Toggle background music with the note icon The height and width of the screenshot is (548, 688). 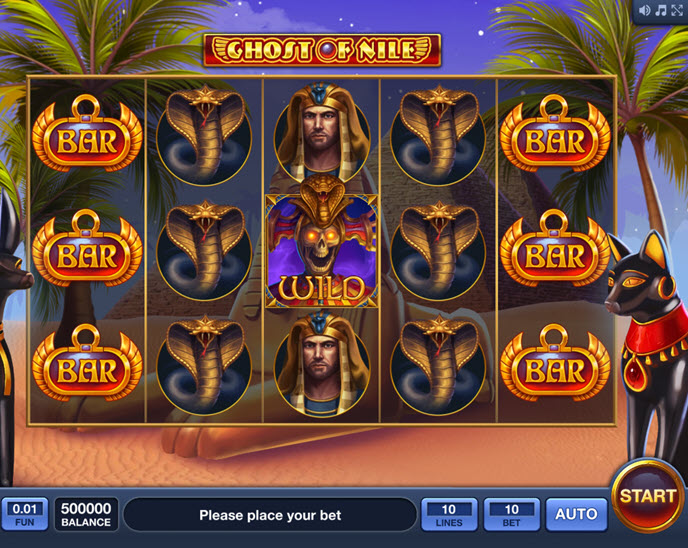(661, 10)
